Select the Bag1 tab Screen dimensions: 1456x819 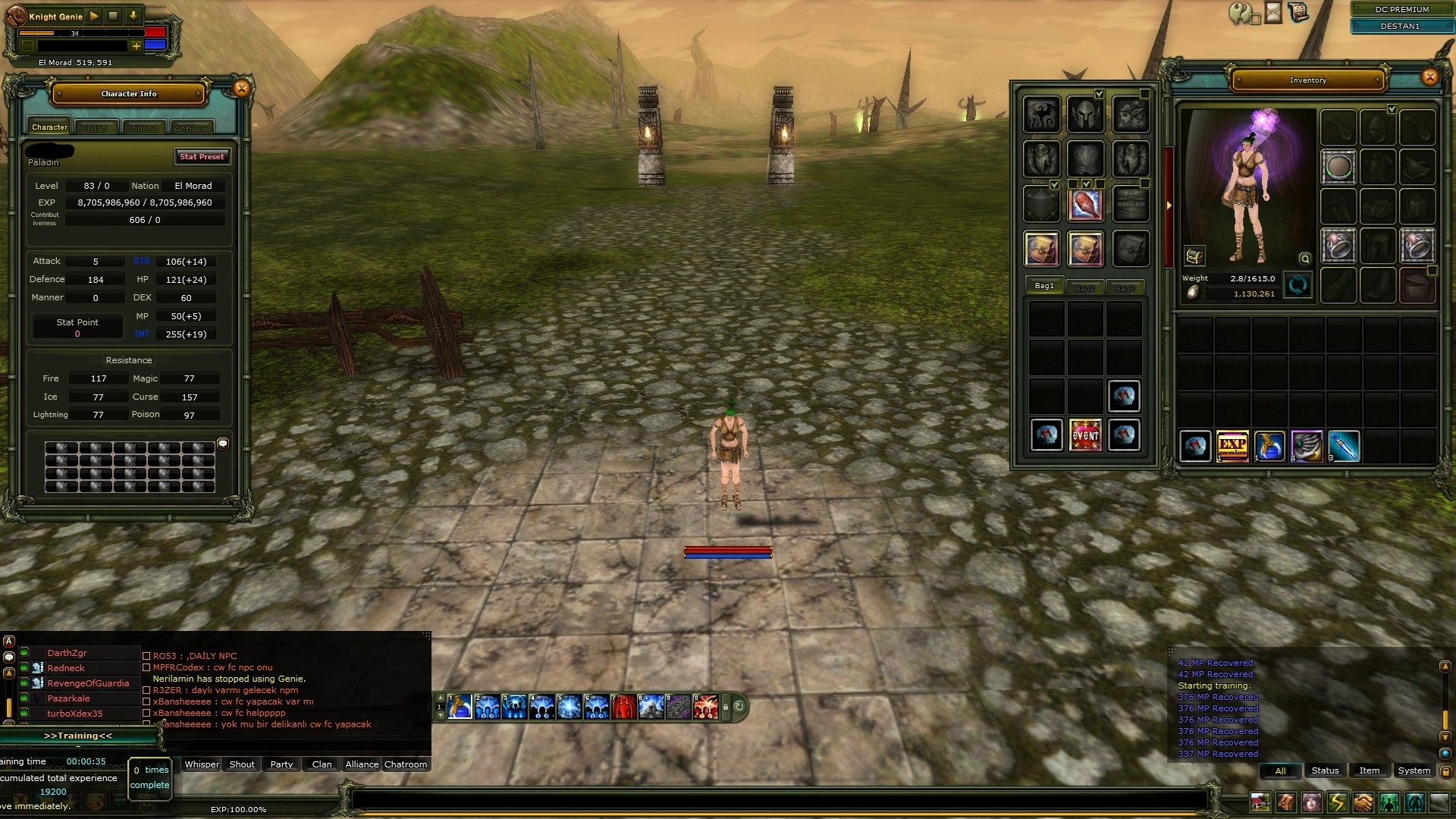click(x=1044, y=286)
